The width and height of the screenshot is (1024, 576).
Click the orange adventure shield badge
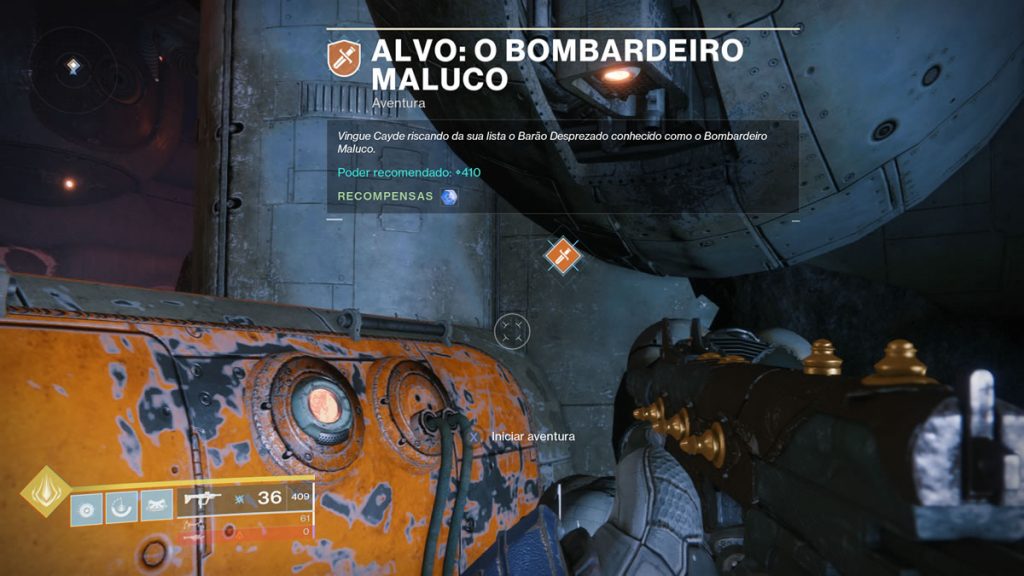[344, 59]
